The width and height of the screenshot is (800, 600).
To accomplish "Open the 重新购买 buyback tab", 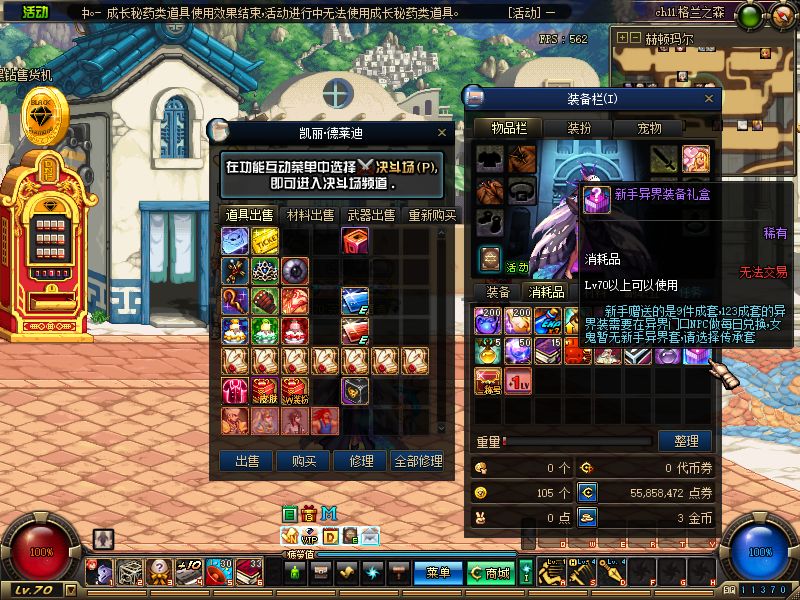I will tap(432, 215).
